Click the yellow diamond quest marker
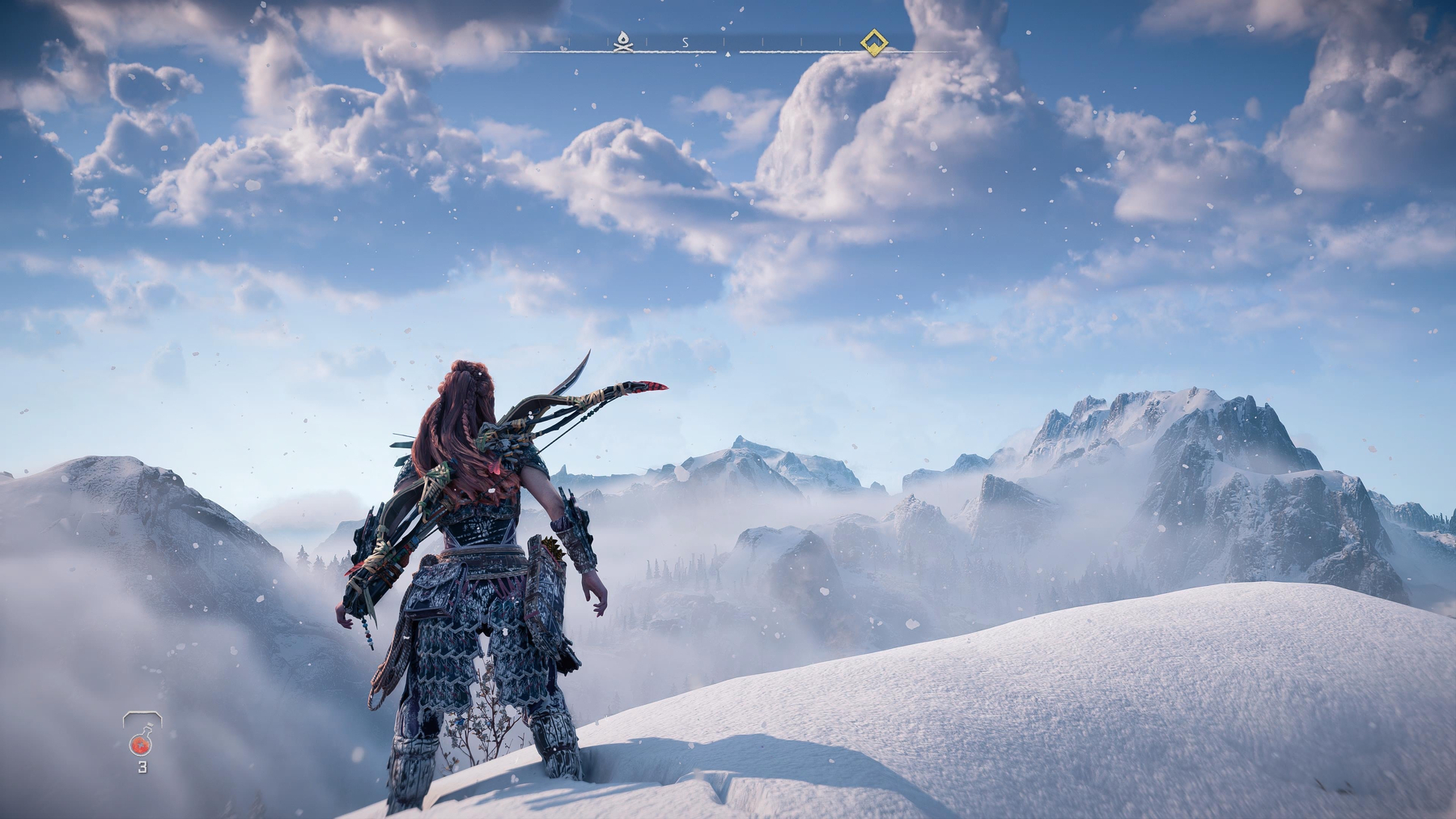This screenshot has height=819, width=1456. point(872,42)
